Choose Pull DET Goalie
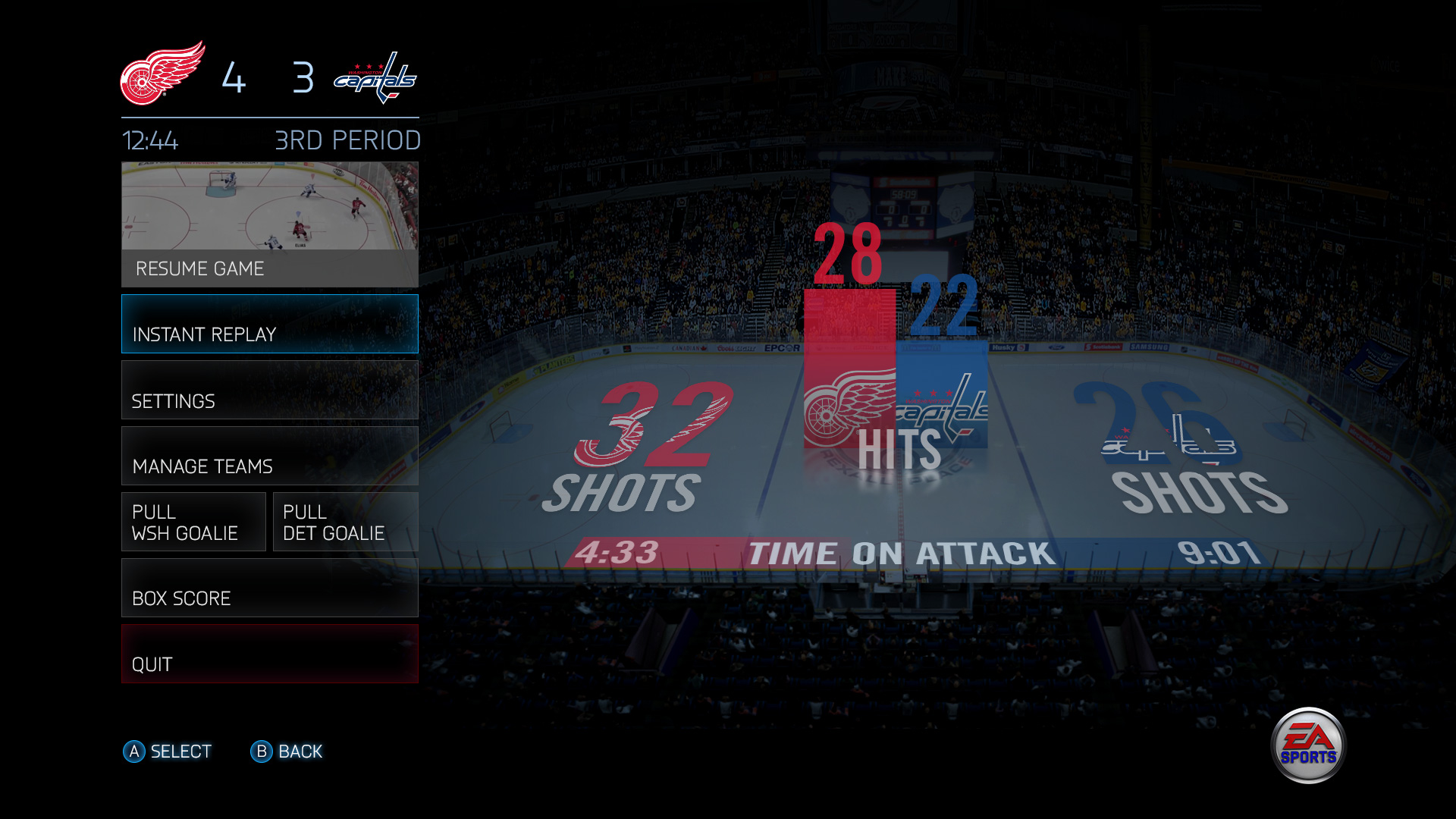 click(x=345, y=522)
